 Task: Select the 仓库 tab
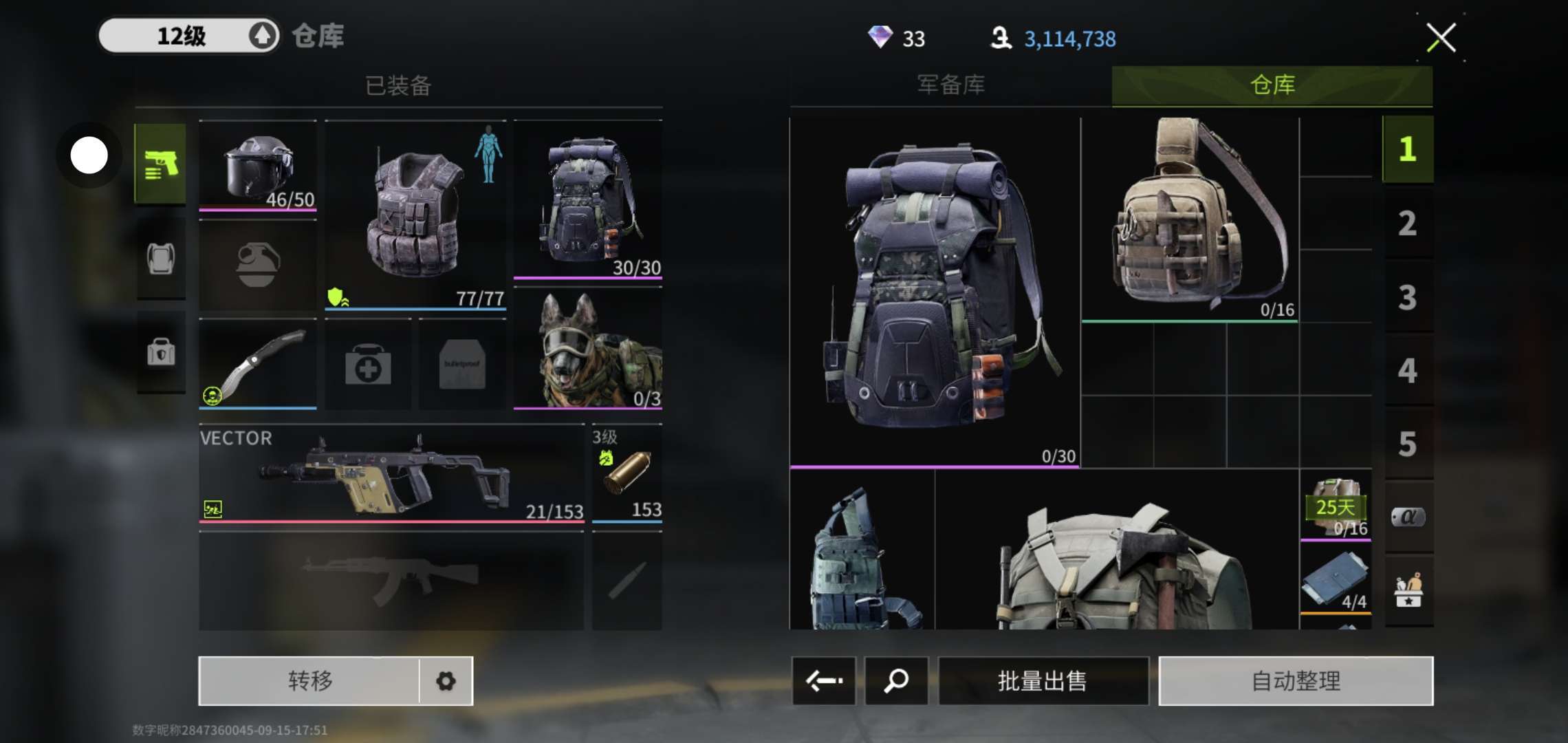click(1272, 85)
